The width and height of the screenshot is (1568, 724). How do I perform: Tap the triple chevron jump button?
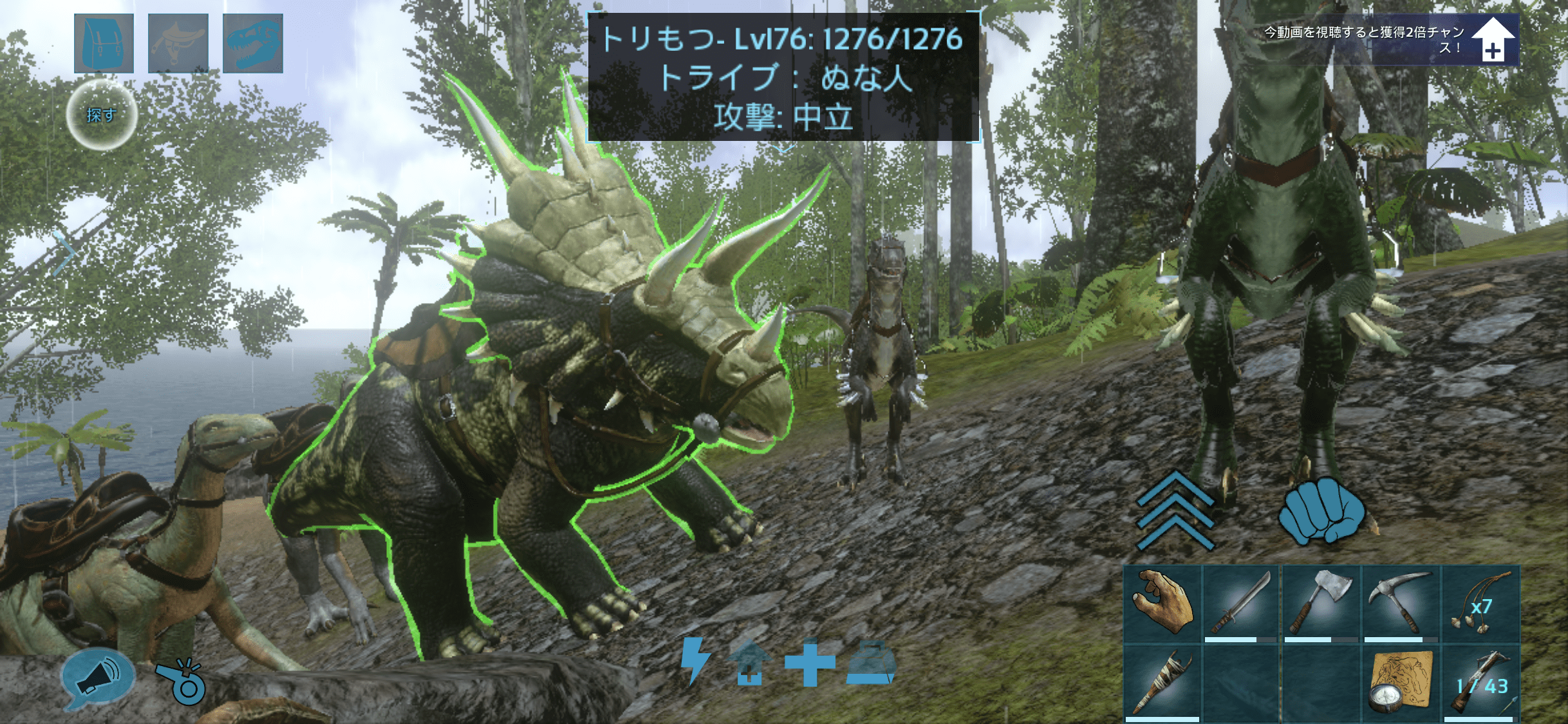1175,512
